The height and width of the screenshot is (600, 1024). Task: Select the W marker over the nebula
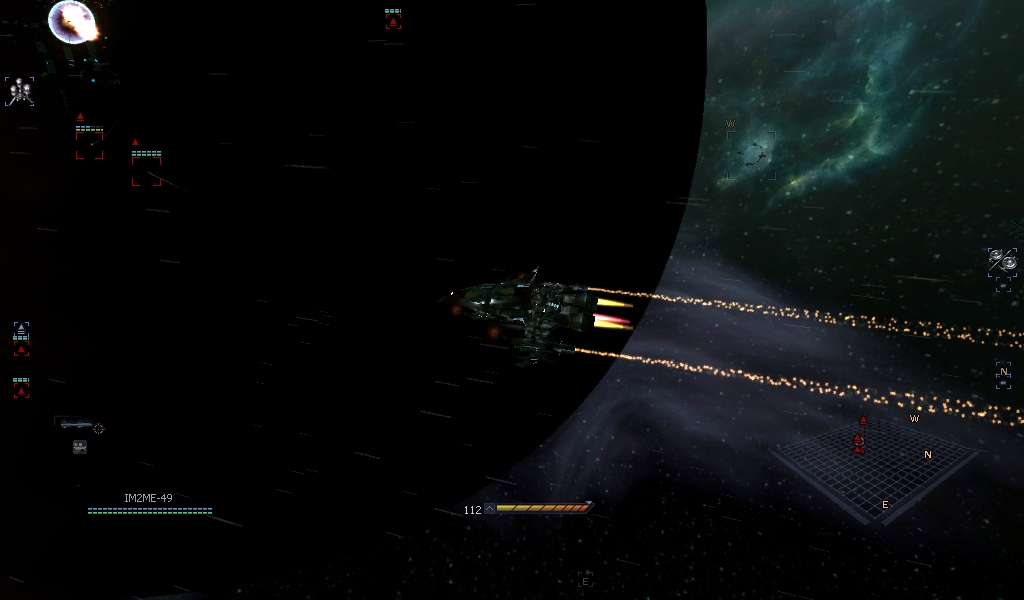click(731, 124)
